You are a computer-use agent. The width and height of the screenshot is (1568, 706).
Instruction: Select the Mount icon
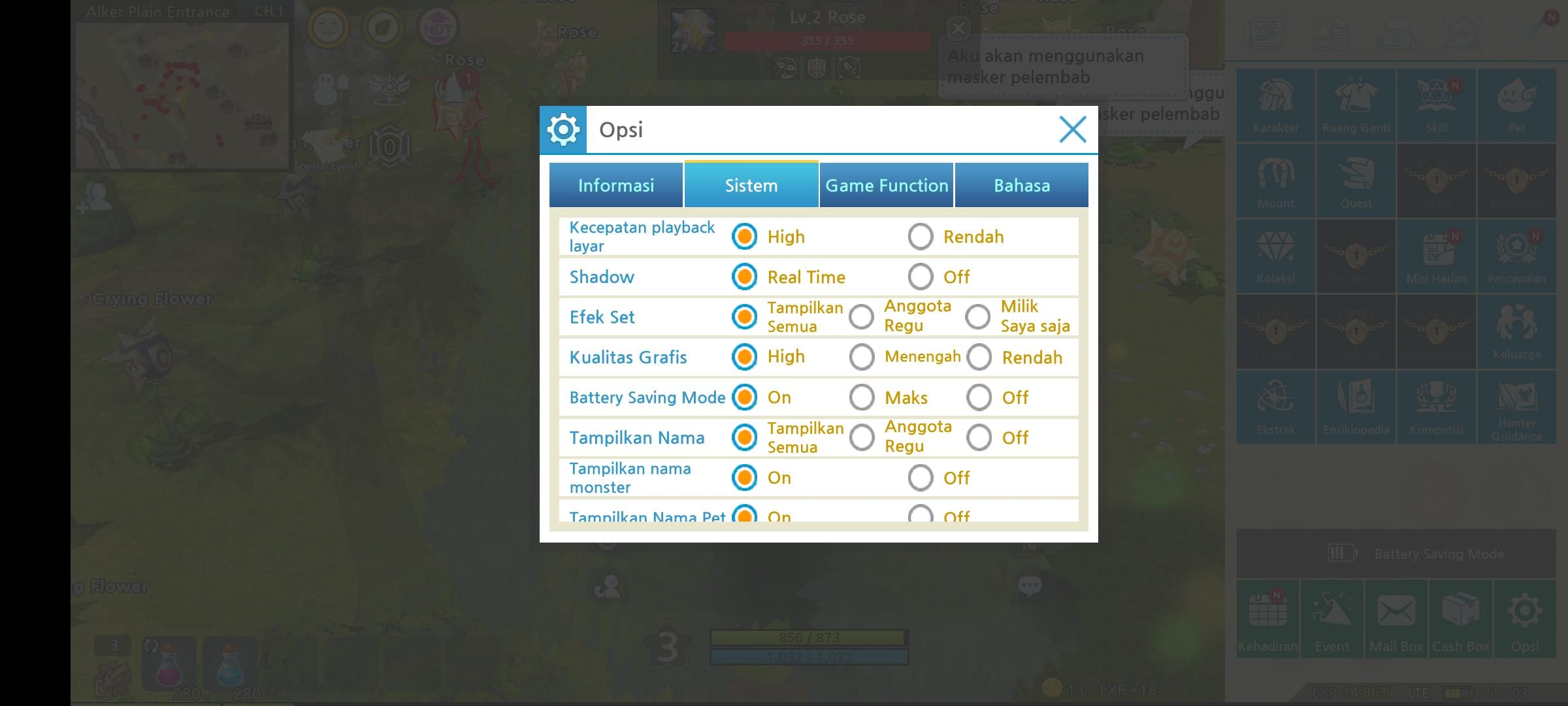(x=1275, y=181)
